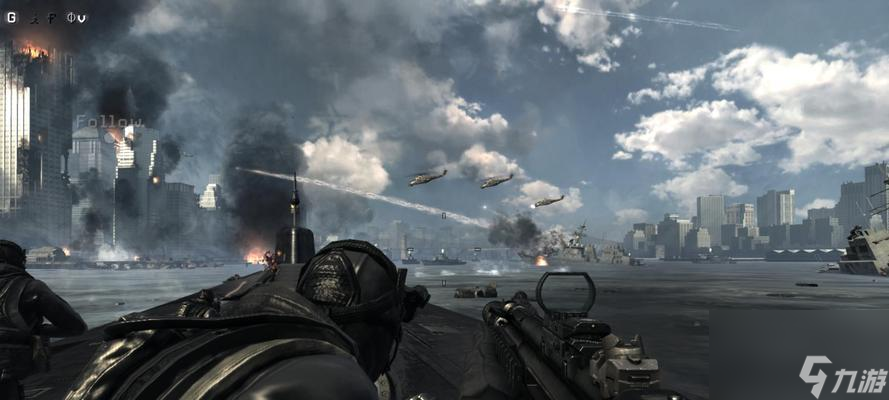
Task: Click the white G overlay icon
Action: (11, 17)
